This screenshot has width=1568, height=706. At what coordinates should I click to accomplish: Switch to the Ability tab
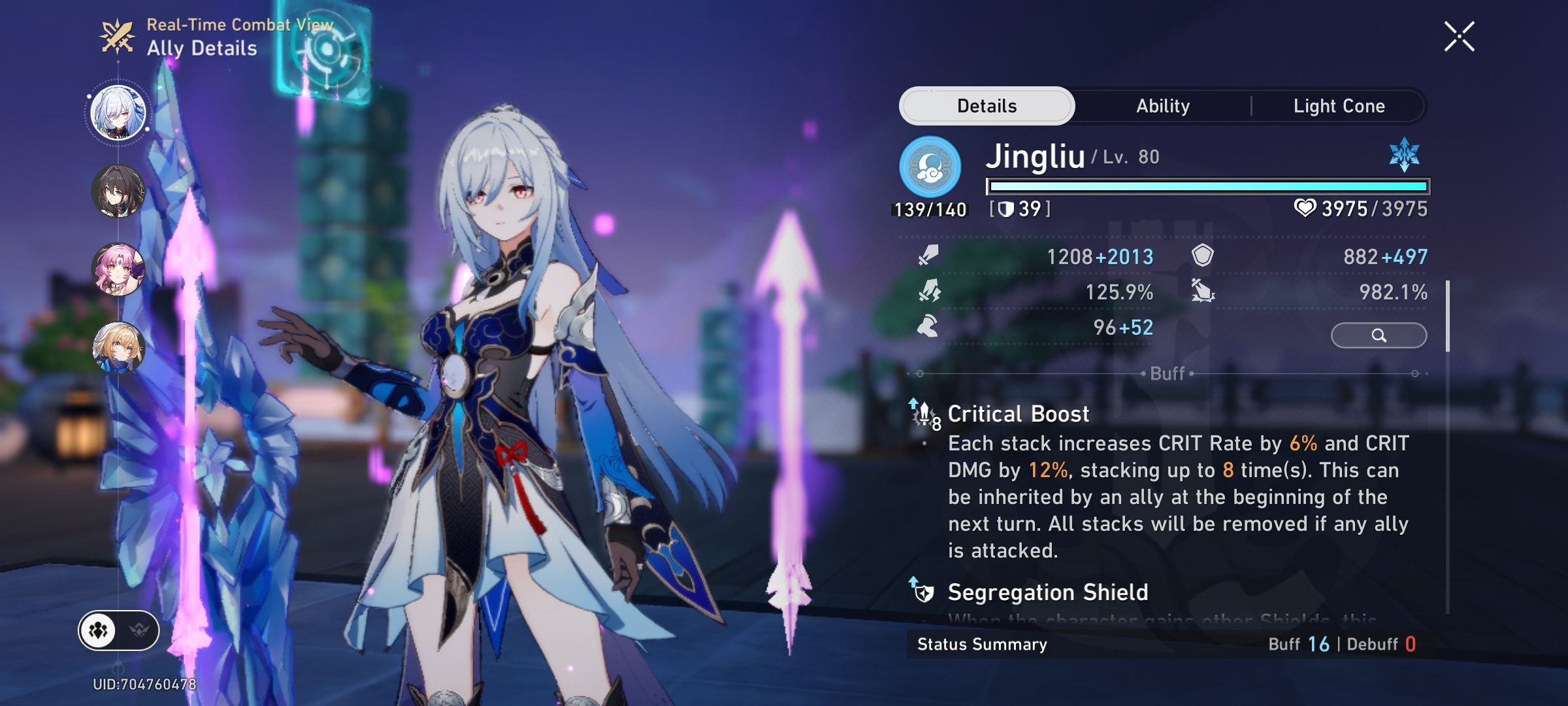[1163, 105]
